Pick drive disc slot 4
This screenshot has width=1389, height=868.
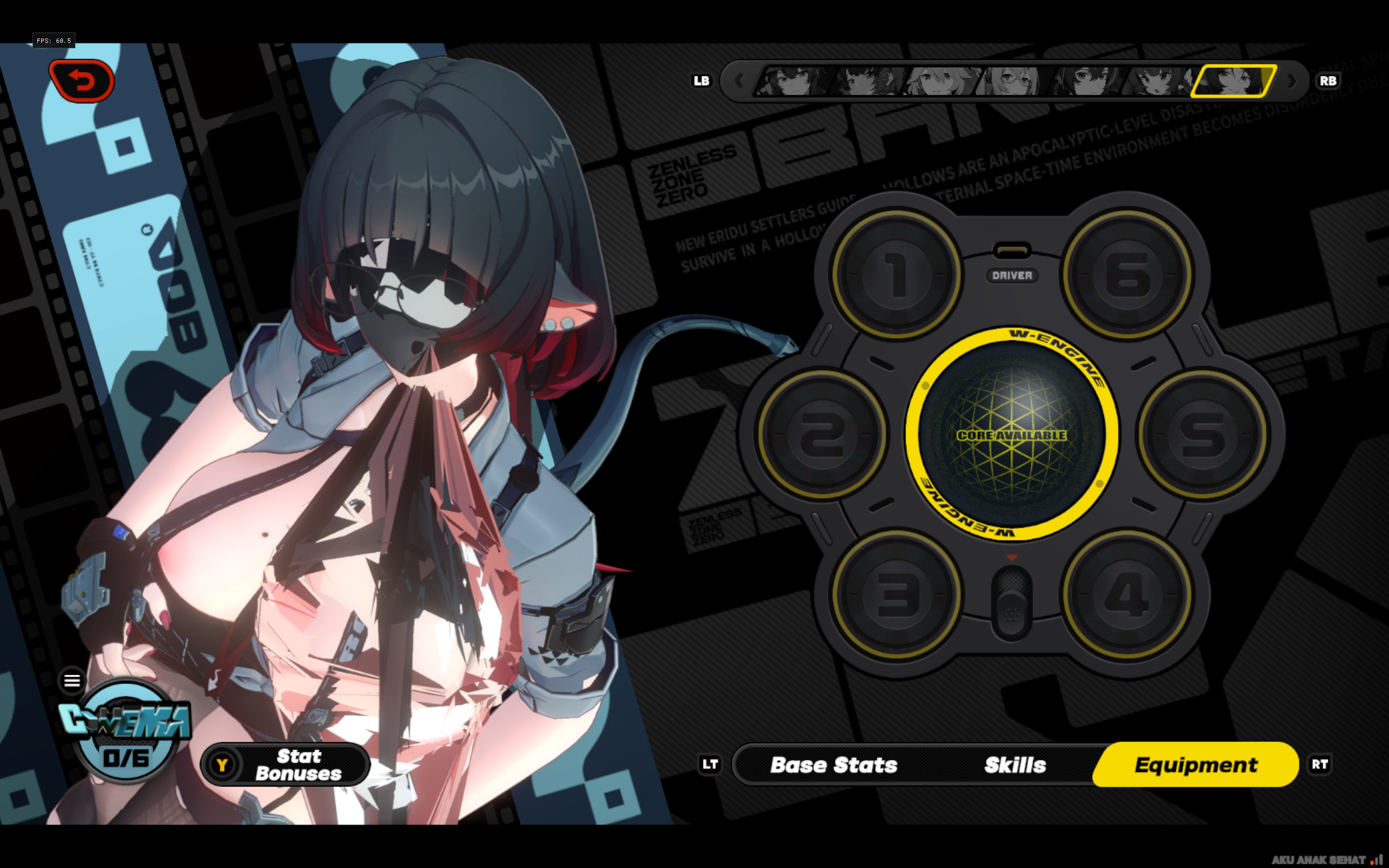click(x=1127, y=595)
